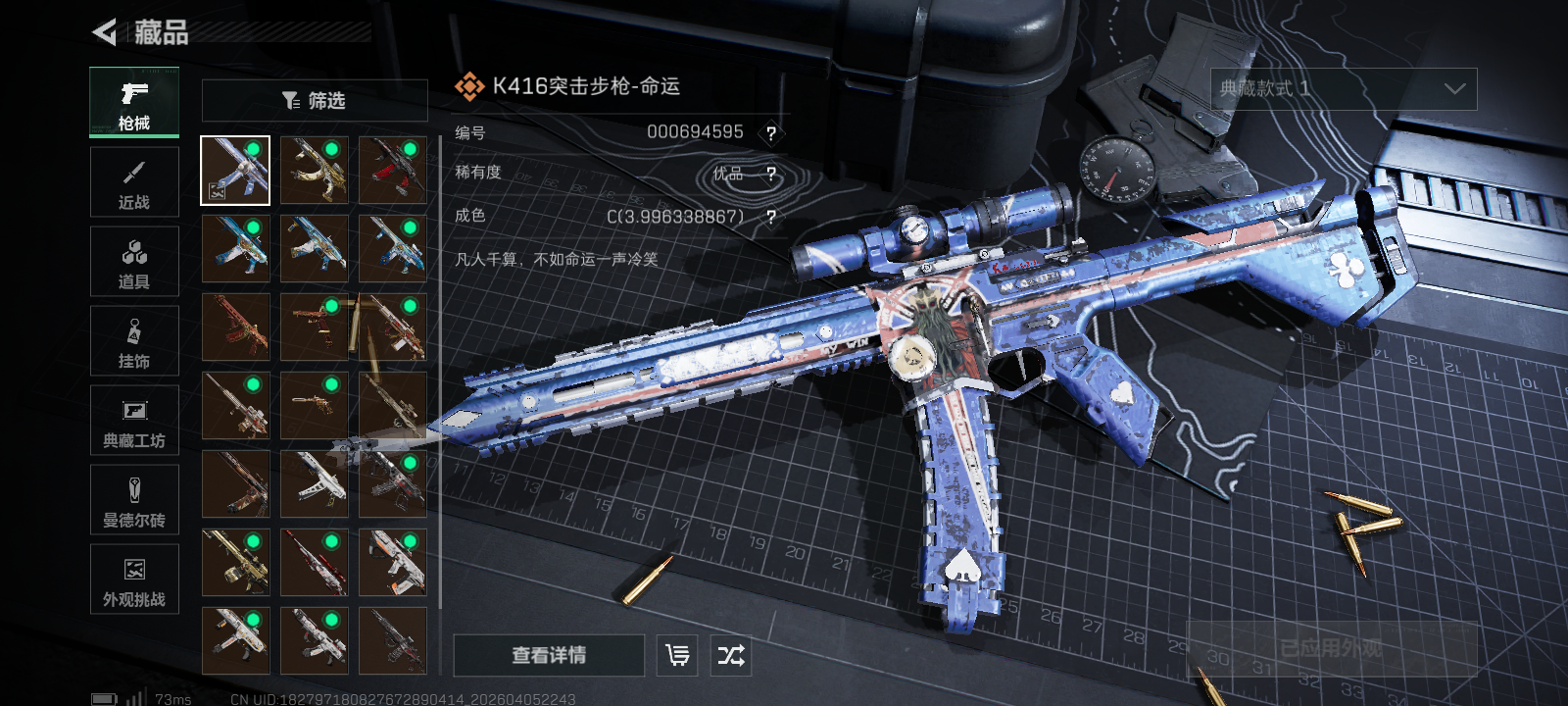
Task: Show the 挂饰 charms category
Action: (x=134, y=341)
